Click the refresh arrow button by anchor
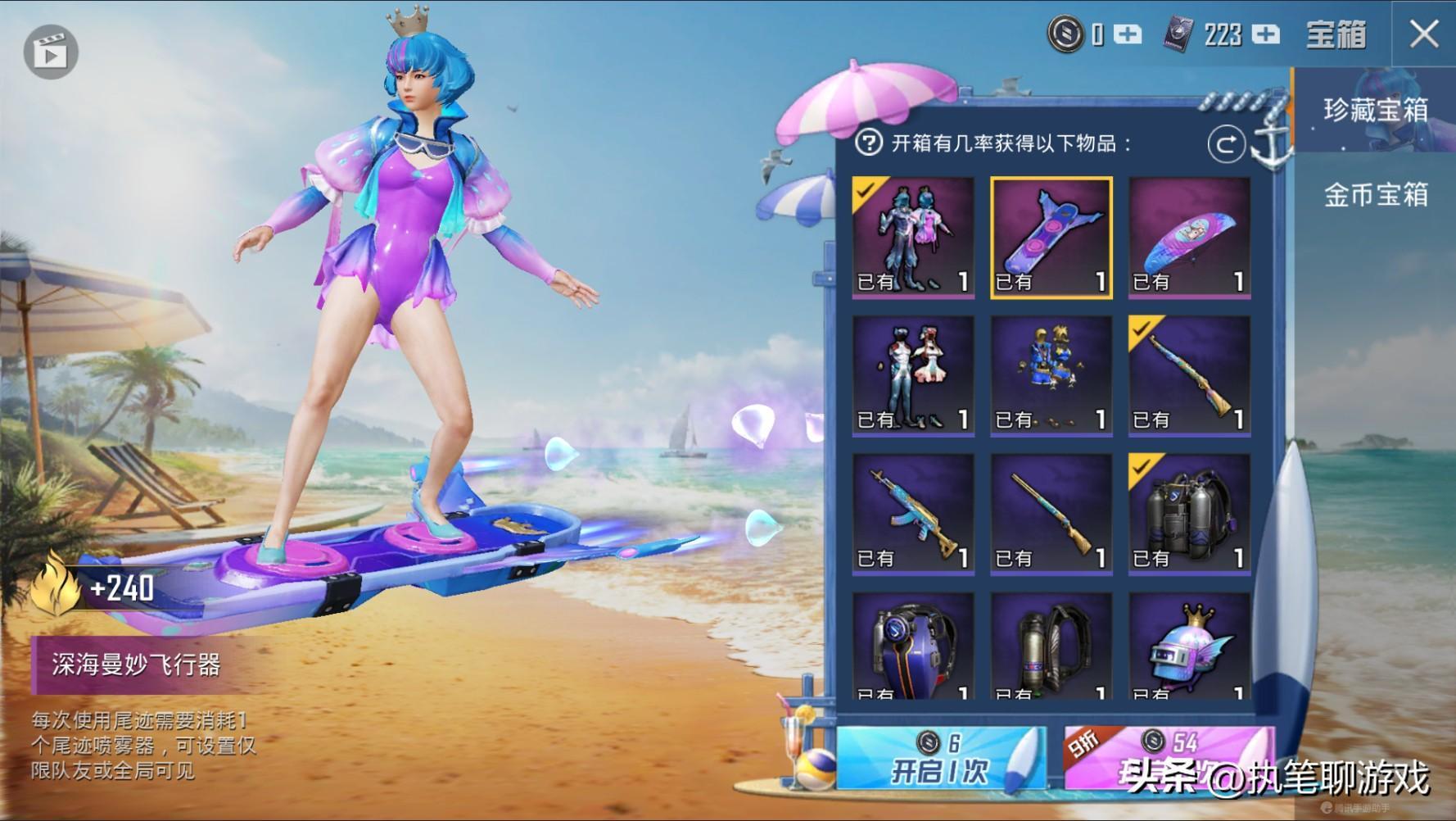Viewport: 1456px width, 821px height. (x=1226, y=145)
